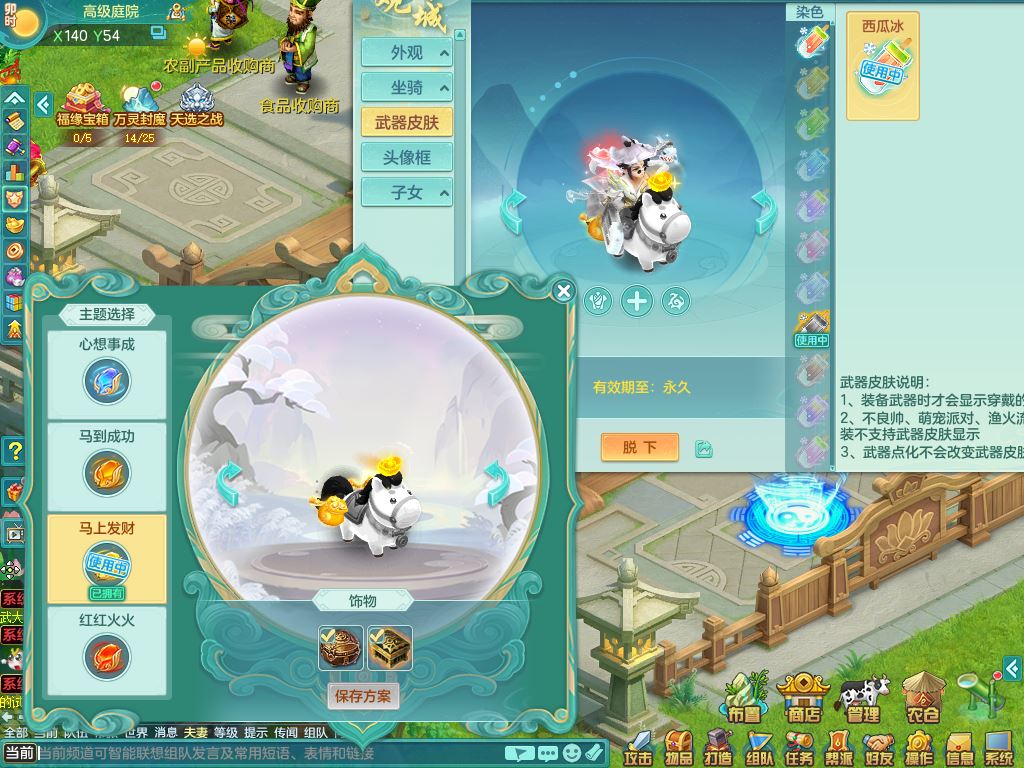Open the 商店 shop

pos(803,696)
